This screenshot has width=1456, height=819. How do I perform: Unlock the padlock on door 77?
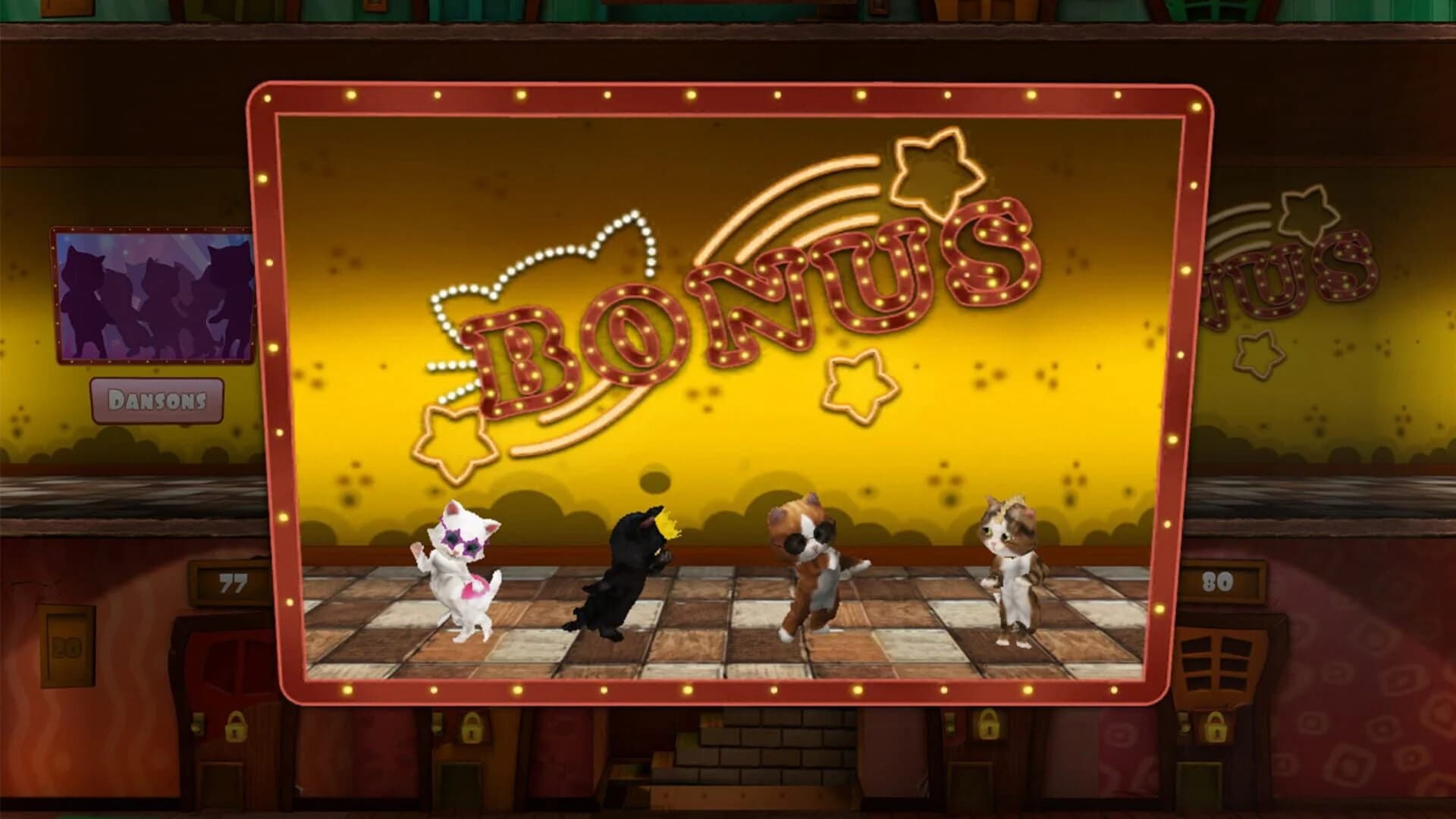click(235, 727)
